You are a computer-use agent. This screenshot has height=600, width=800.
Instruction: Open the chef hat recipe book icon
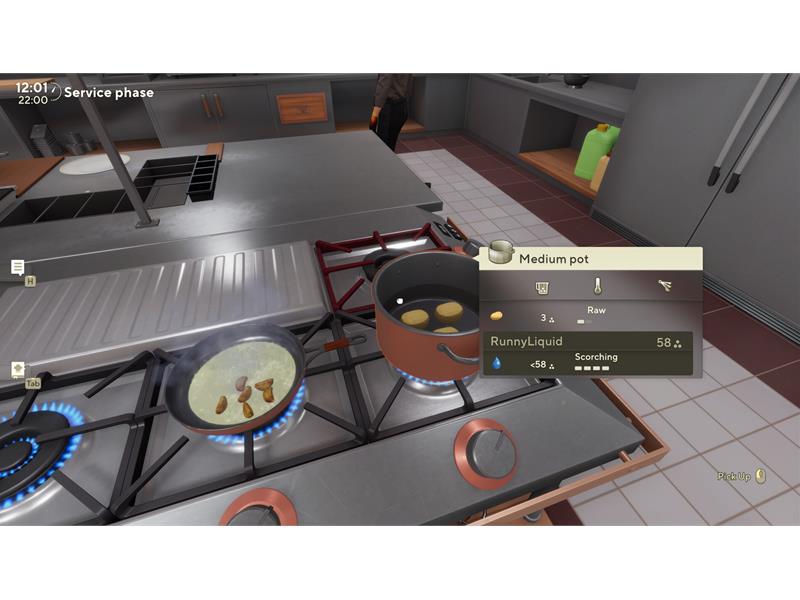click(x=18, y=369)
